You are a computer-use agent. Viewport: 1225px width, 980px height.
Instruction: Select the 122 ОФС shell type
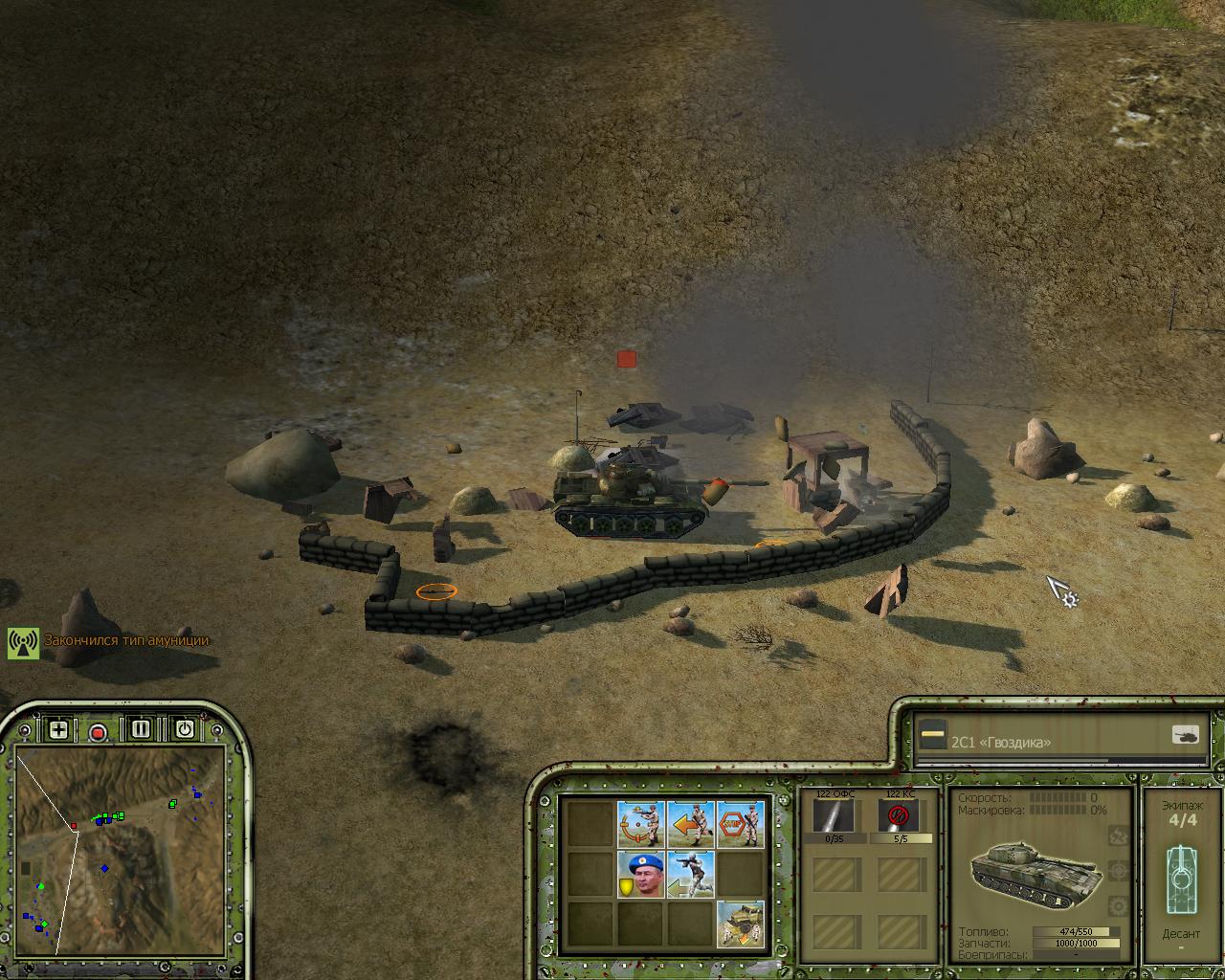click(x=835, y=816)
